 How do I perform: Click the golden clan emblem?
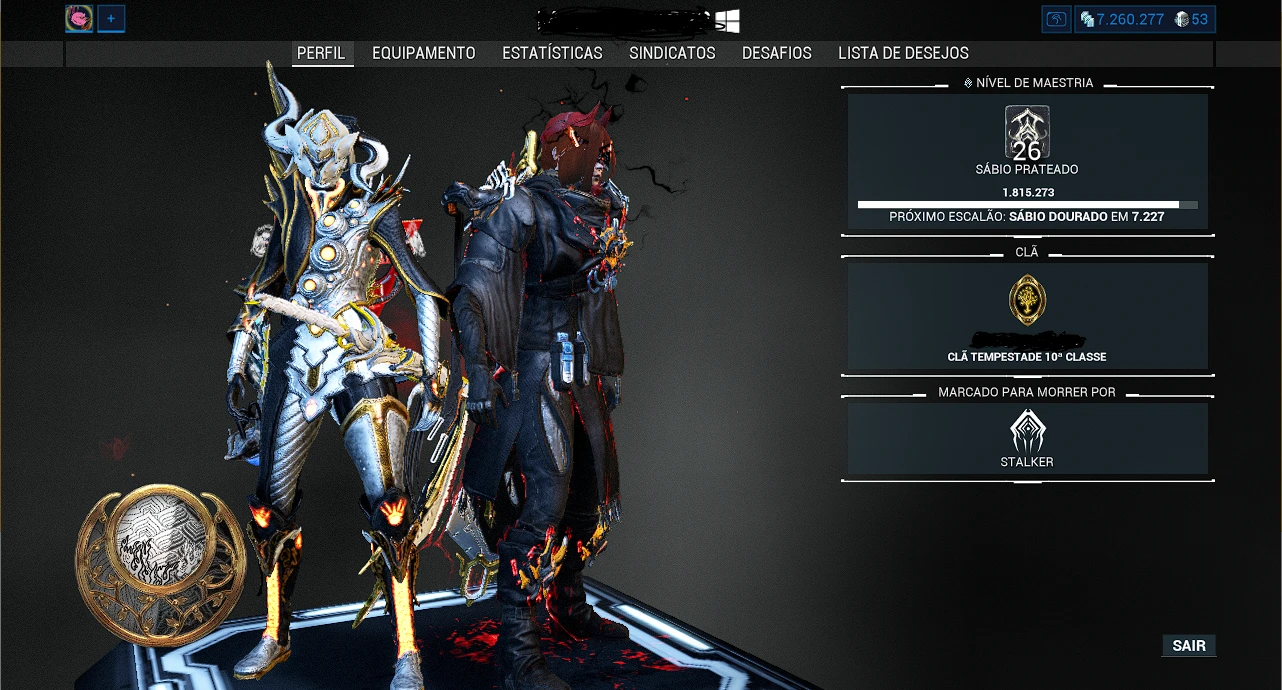(1027, 300)
